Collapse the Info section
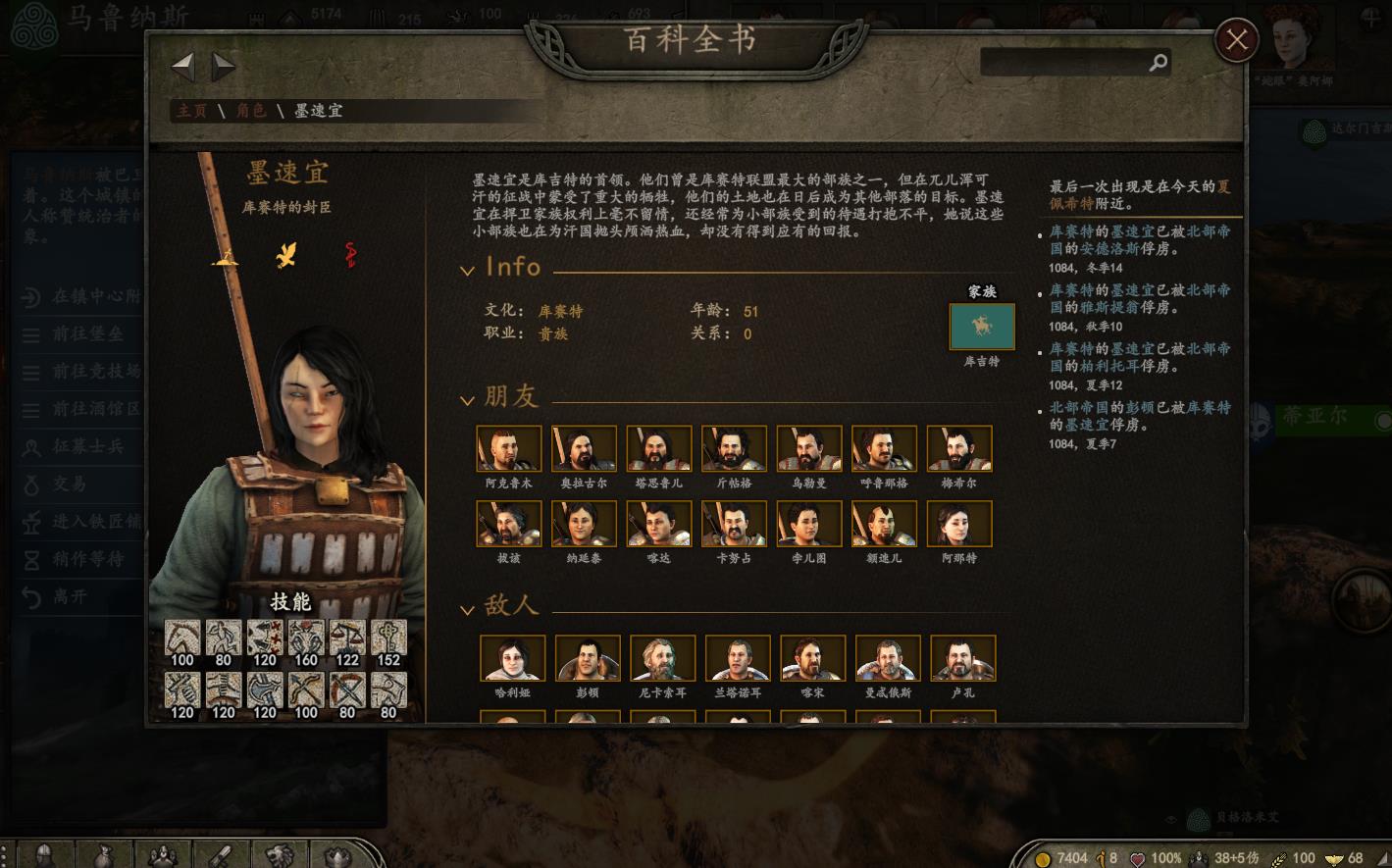 (x=468, y=268)
